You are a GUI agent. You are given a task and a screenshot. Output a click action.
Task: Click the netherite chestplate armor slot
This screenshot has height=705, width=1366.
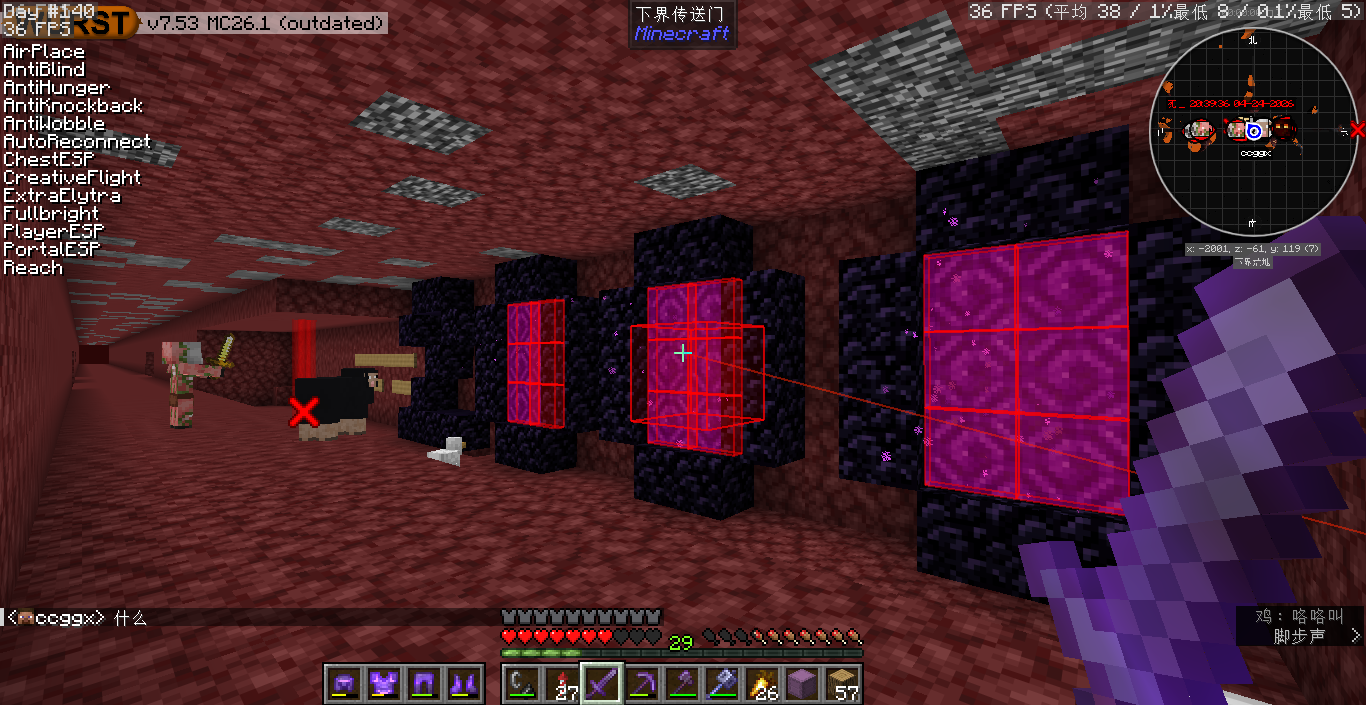click(384, 684)
